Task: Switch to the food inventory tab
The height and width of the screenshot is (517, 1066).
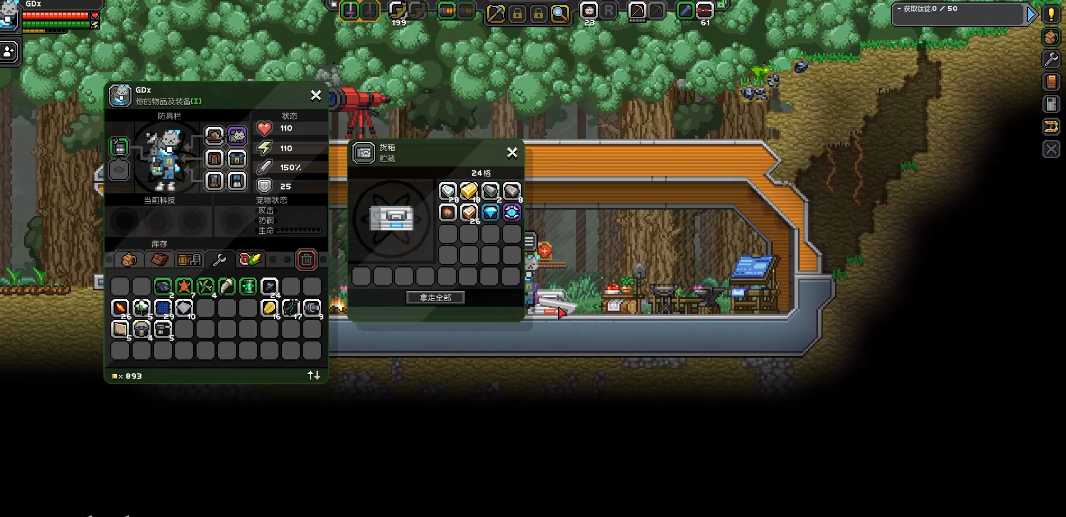Action: (x=250, y=260)
